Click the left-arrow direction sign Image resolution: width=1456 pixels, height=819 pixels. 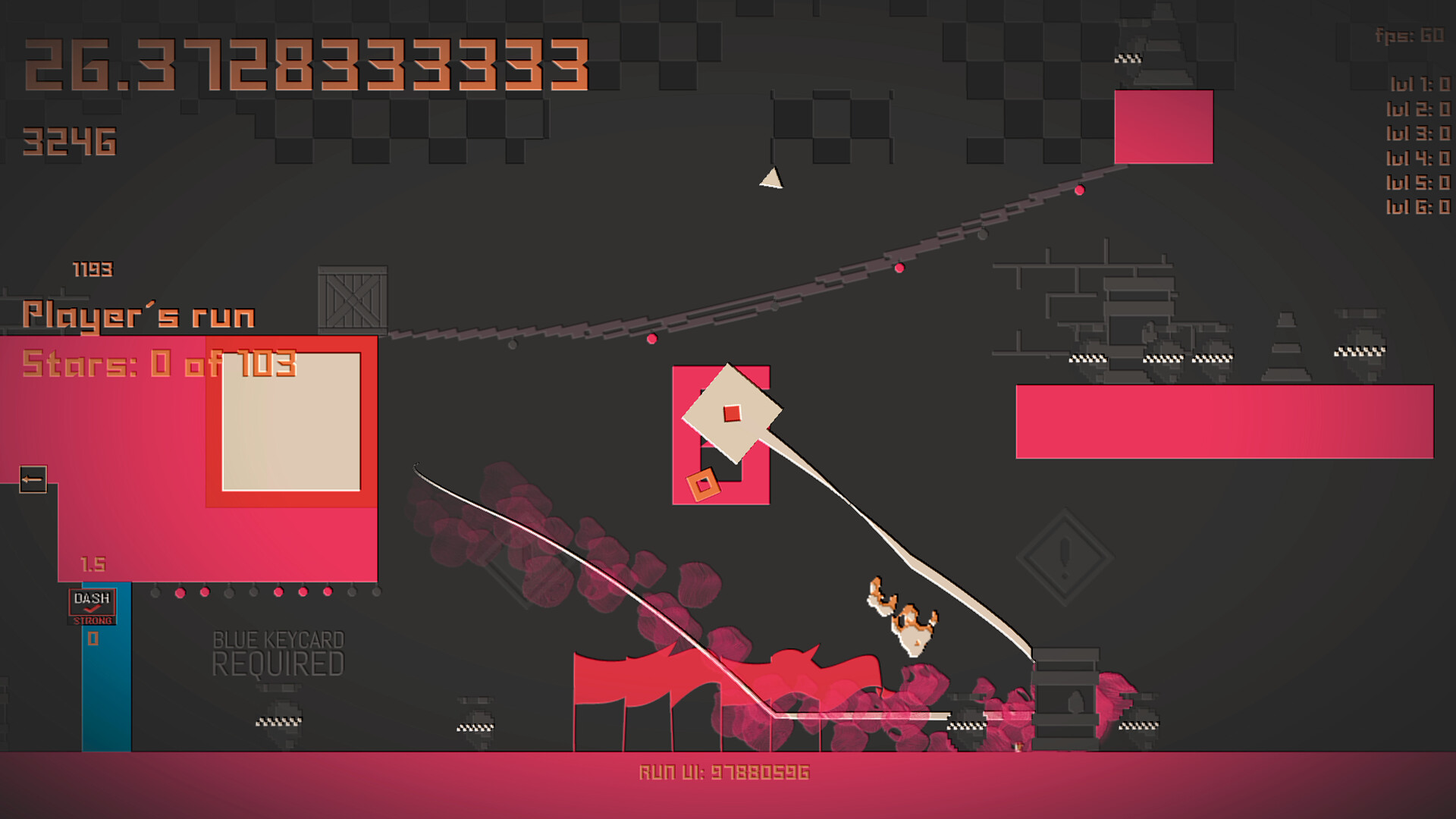tap(32, 479)
